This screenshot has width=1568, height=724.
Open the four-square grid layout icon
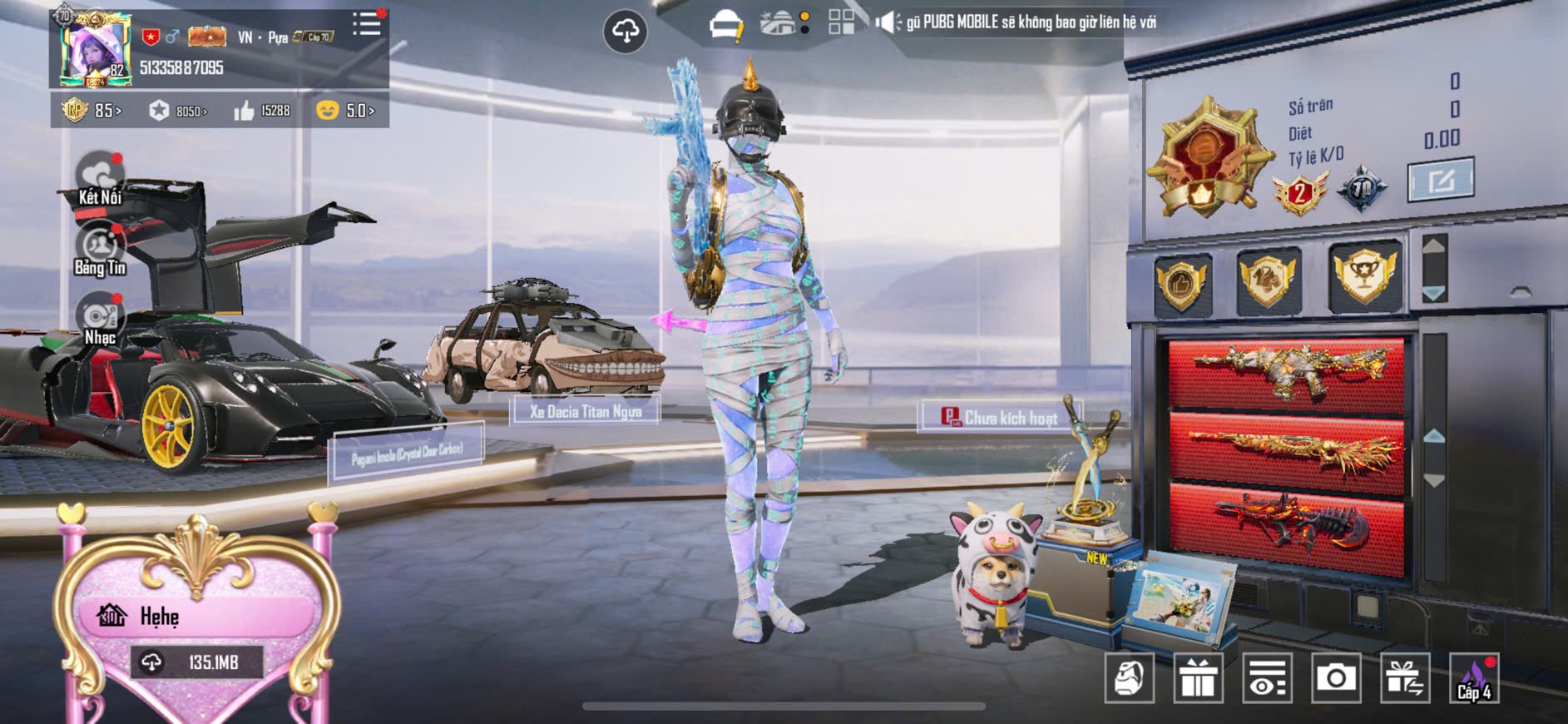(841, 22)
